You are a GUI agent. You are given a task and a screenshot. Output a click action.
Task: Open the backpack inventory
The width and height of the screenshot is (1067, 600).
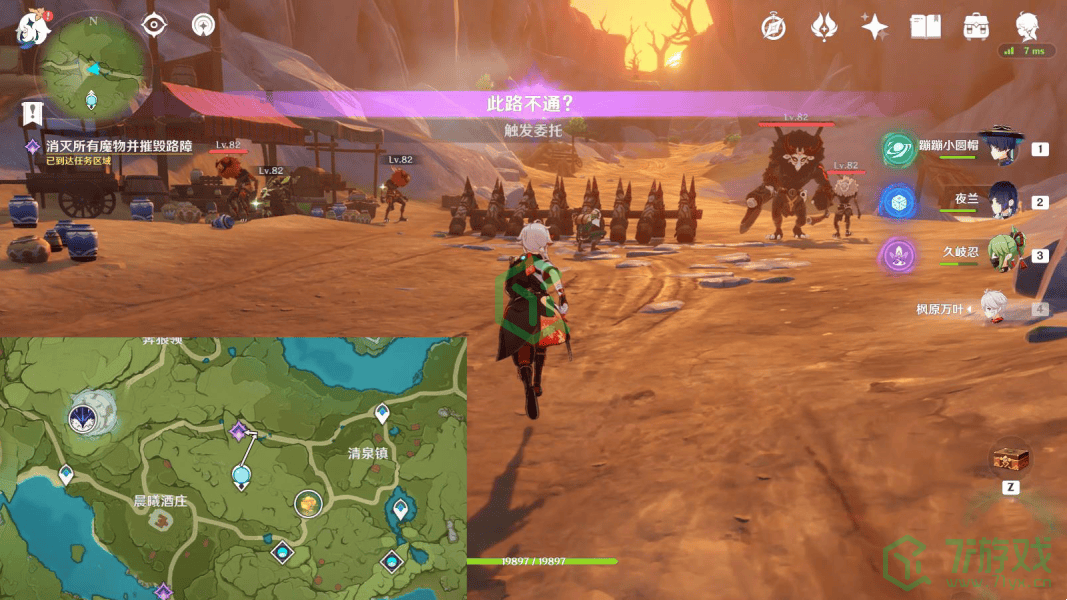pyautogui.click(x=976, y=27)
